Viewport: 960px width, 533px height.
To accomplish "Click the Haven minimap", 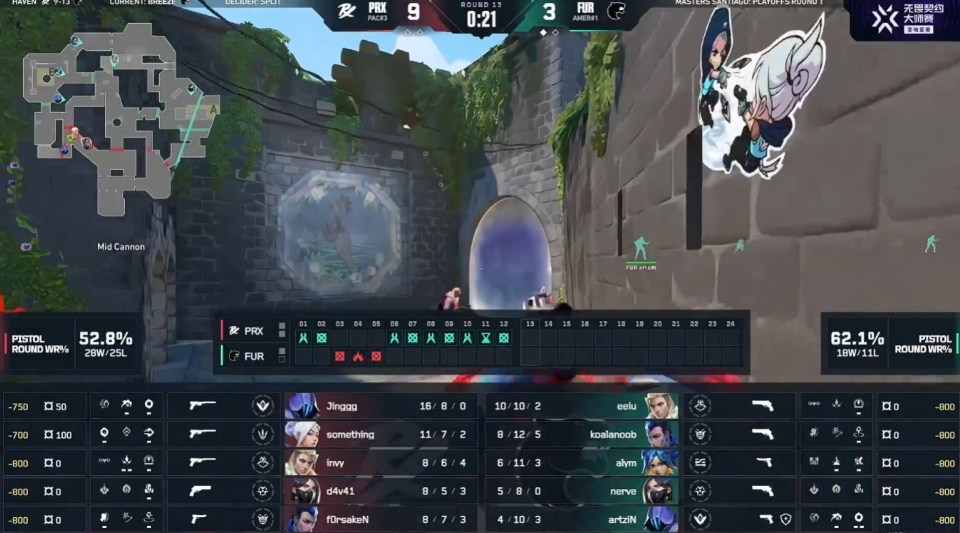I will (118, 120).
